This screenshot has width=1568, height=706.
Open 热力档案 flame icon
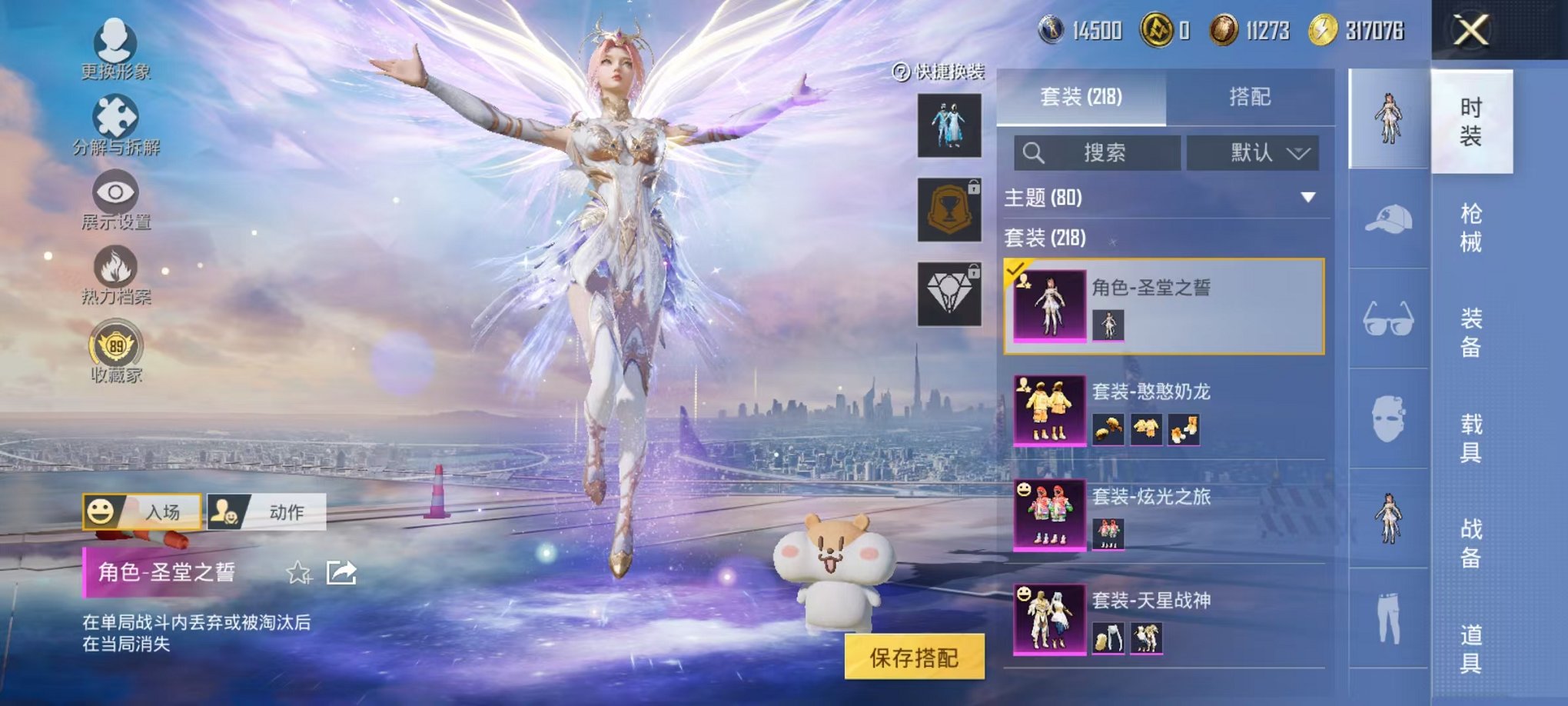click(115, 273)
